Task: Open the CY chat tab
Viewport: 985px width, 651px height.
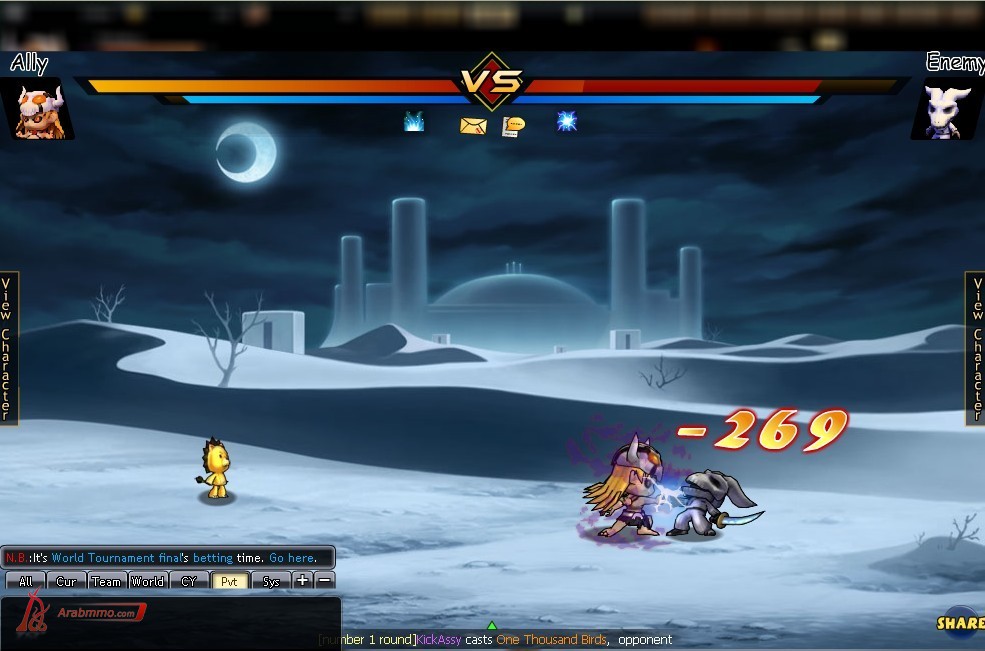Action: click(188, 581)
